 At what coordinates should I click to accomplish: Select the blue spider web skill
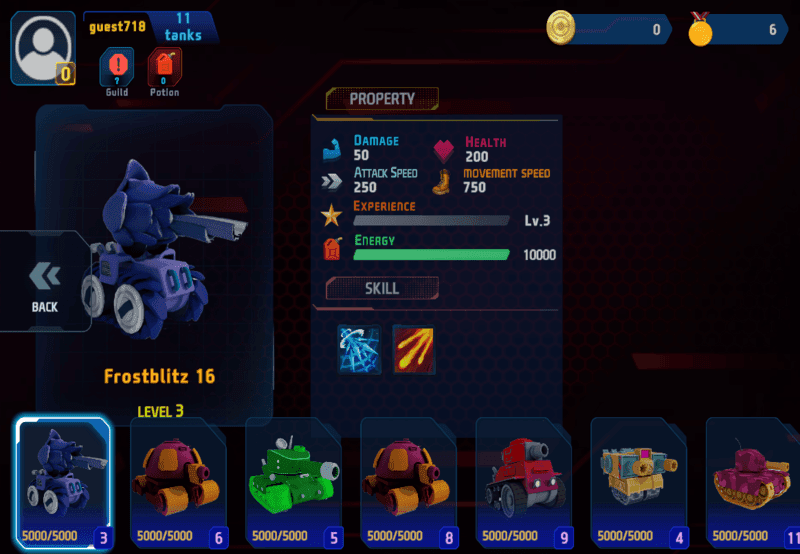coord(359,349)
